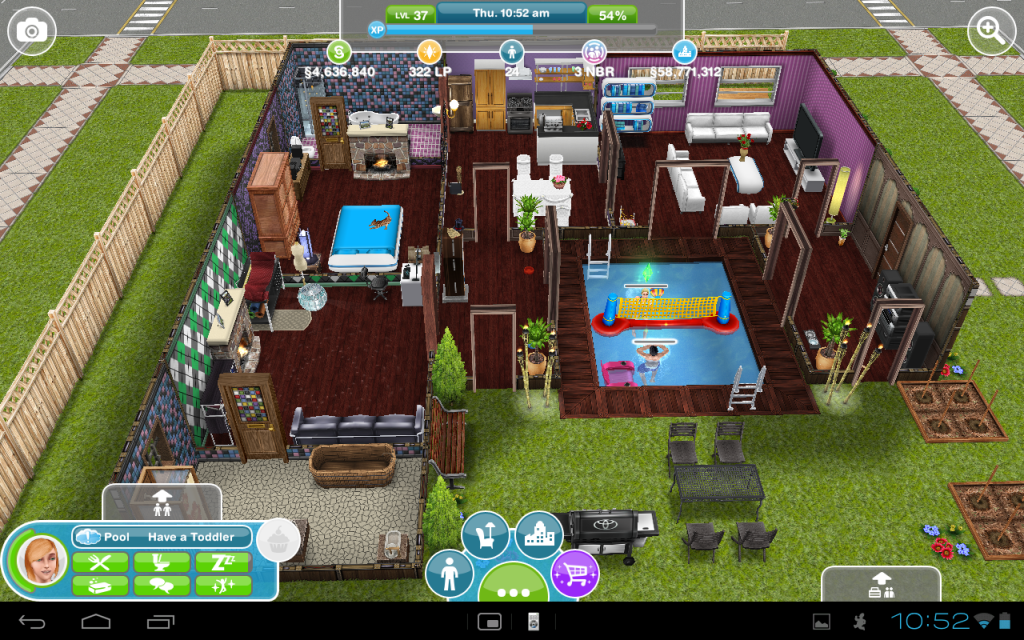Tap the camera snapshot button

pyautogui.click(x=32, y=32)
